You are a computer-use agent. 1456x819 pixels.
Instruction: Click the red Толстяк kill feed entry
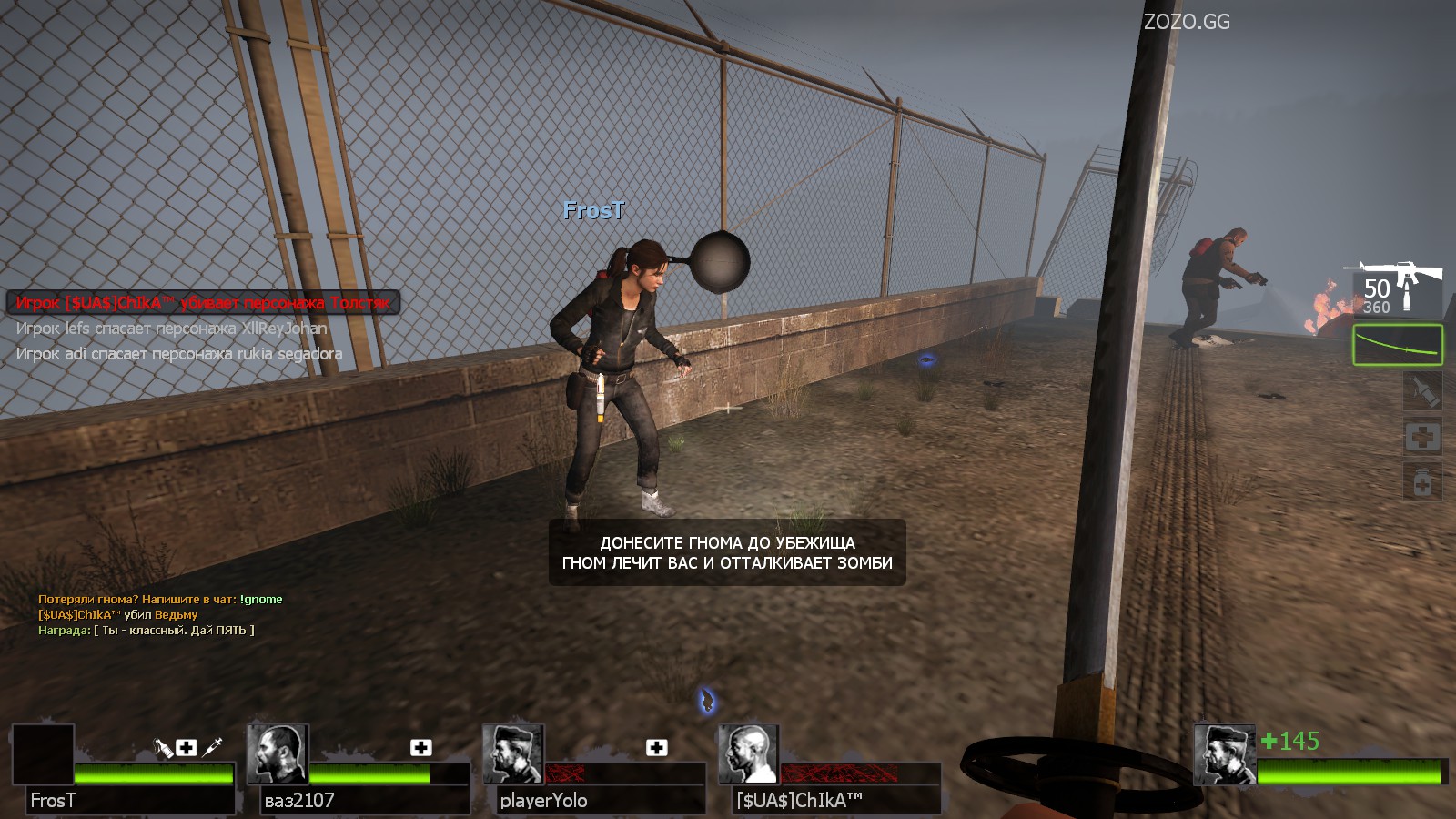[203, 302]
